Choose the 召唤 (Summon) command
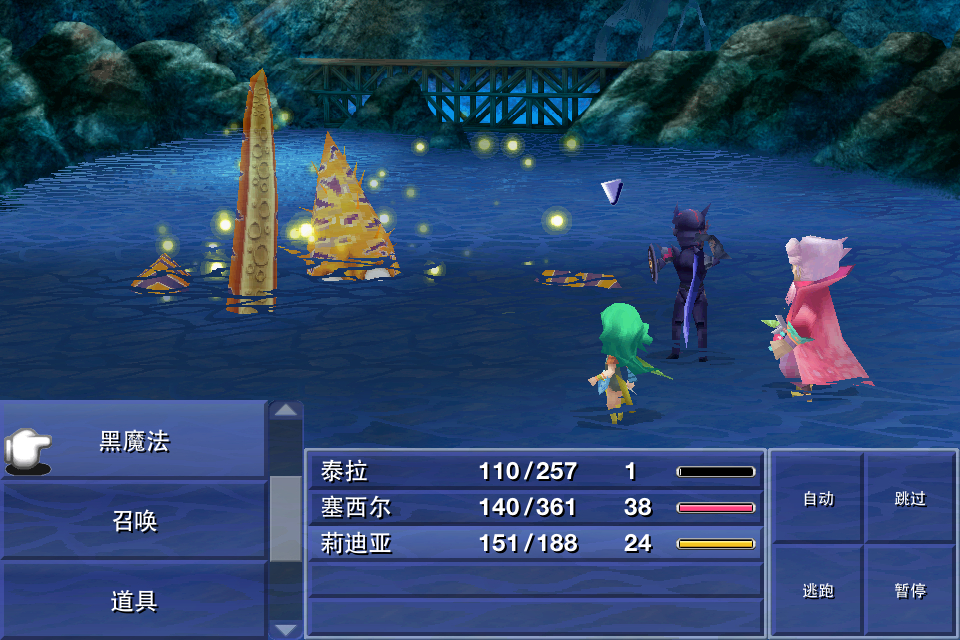The height and width of the screenshot is (640, 960). point(134,521)
